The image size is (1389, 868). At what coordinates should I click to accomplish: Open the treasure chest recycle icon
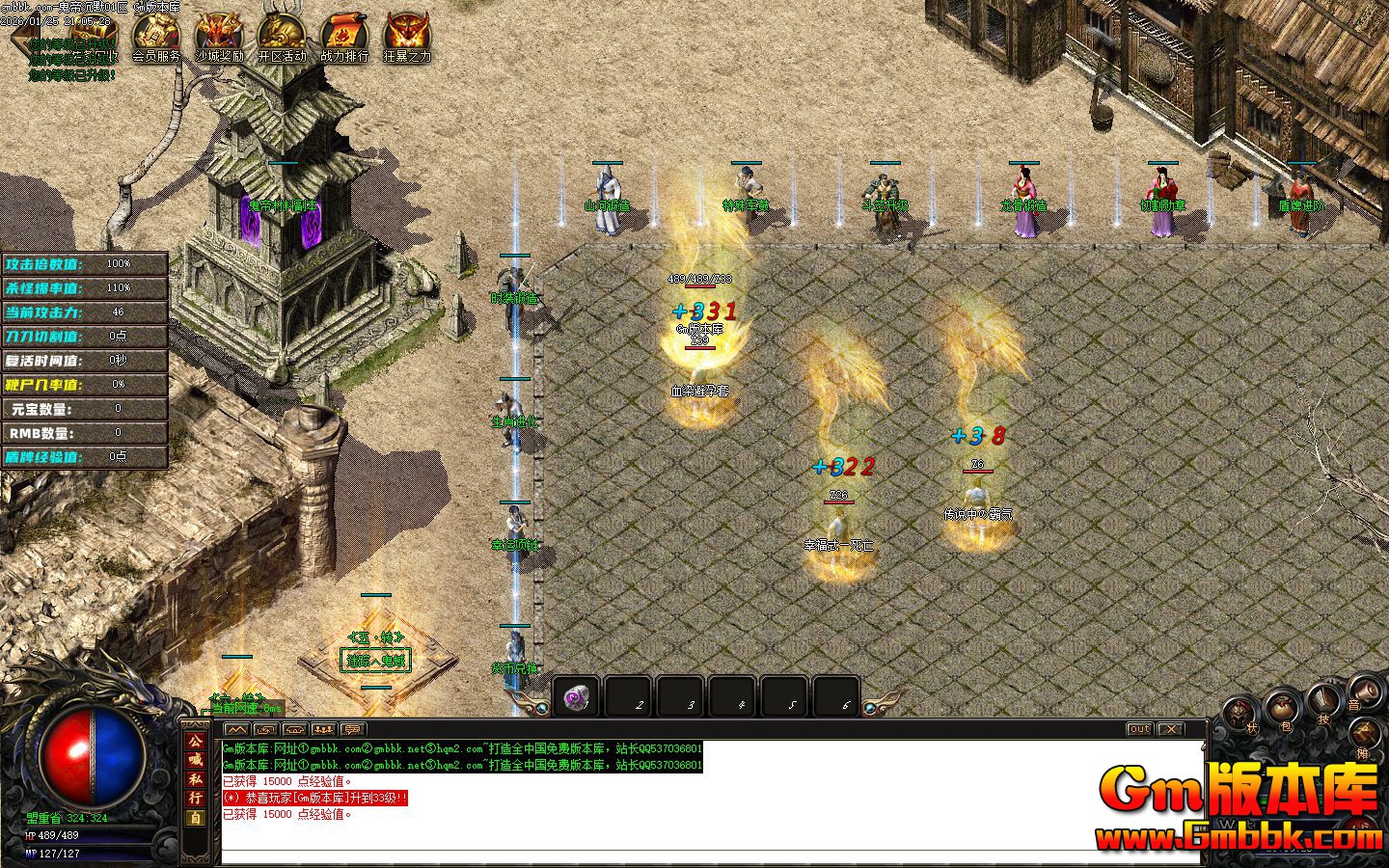point(94,35)
